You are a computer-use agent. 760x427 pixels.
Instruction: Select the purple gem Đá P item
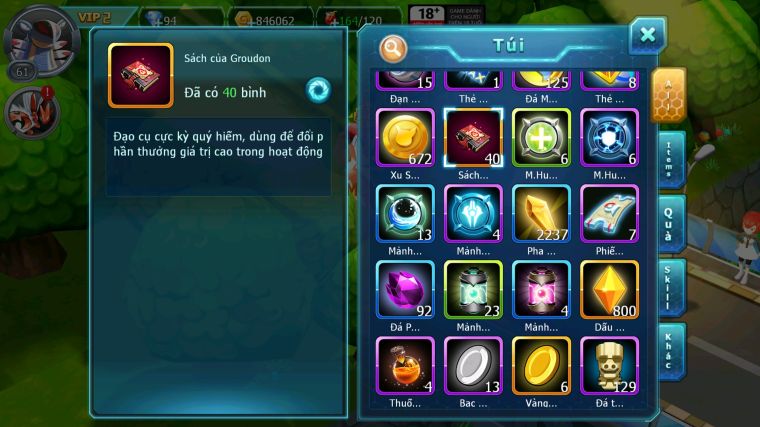(405, 290)
